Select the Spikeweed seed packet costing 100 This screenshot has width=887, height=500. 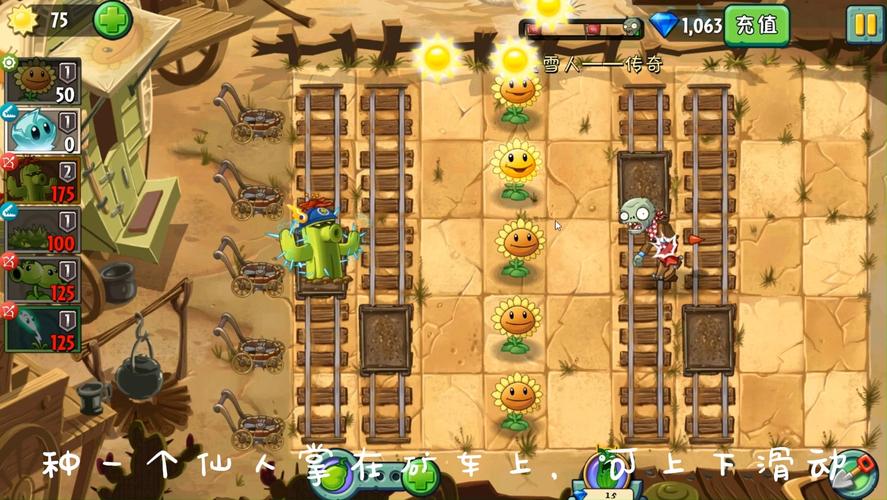click(x=43, y=228)
